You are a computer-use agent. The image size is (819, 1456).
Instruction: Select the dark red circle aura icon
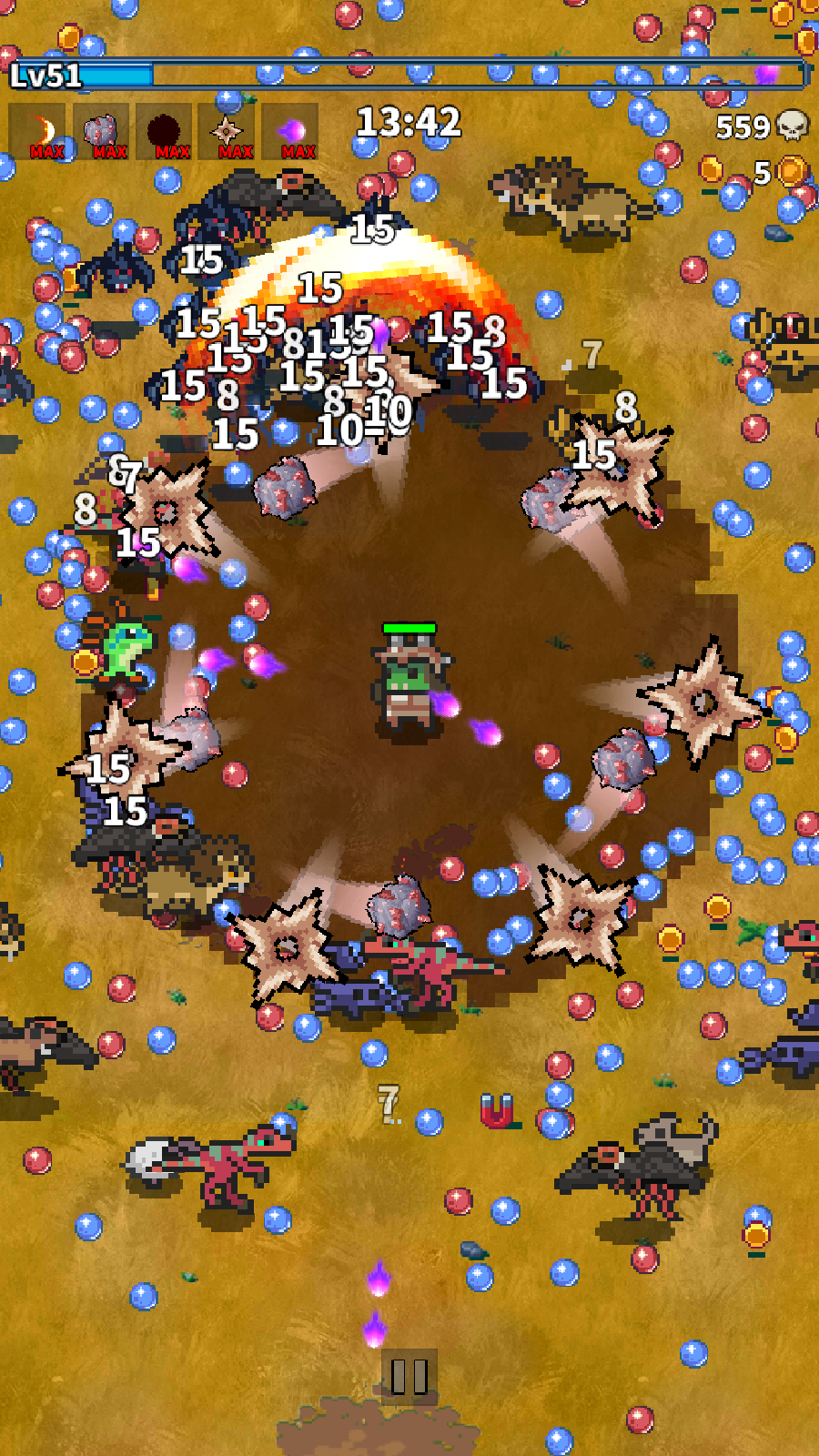click(165, 133)
